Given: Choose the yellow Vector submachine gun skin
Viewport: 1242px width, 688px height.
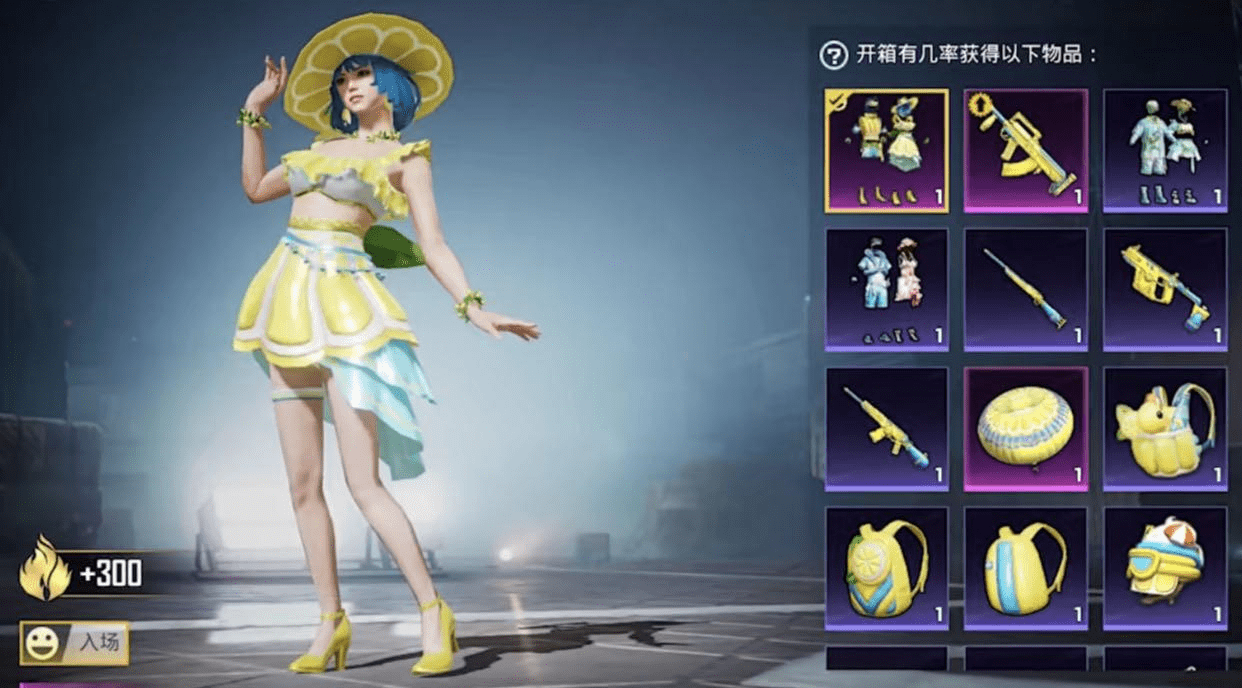Looking at the screenshot, I should [x=1164, y=289].
